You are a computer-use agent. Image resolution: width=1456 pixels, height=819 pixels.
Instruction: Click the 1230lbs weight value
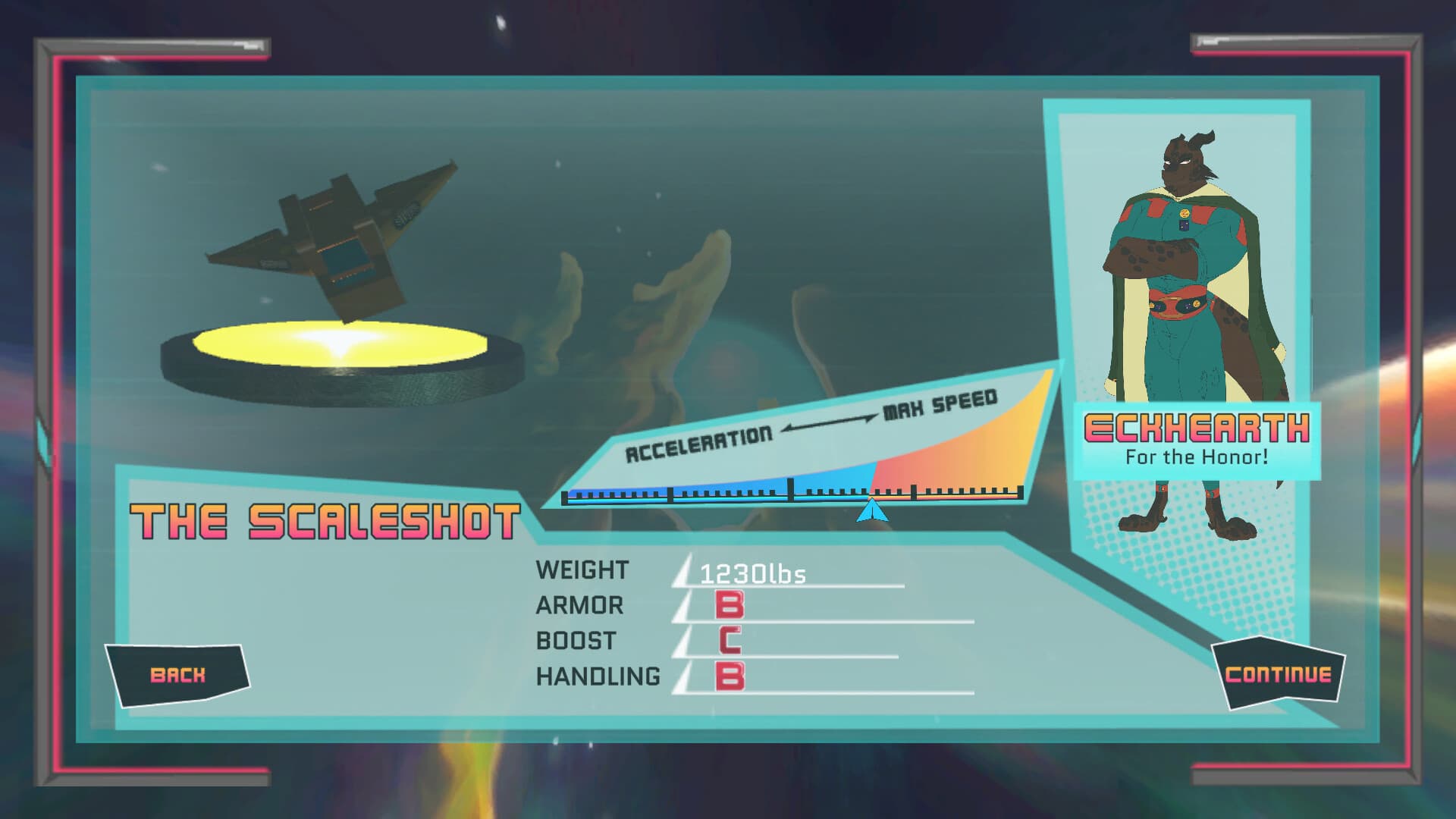[x=752, y=576]
